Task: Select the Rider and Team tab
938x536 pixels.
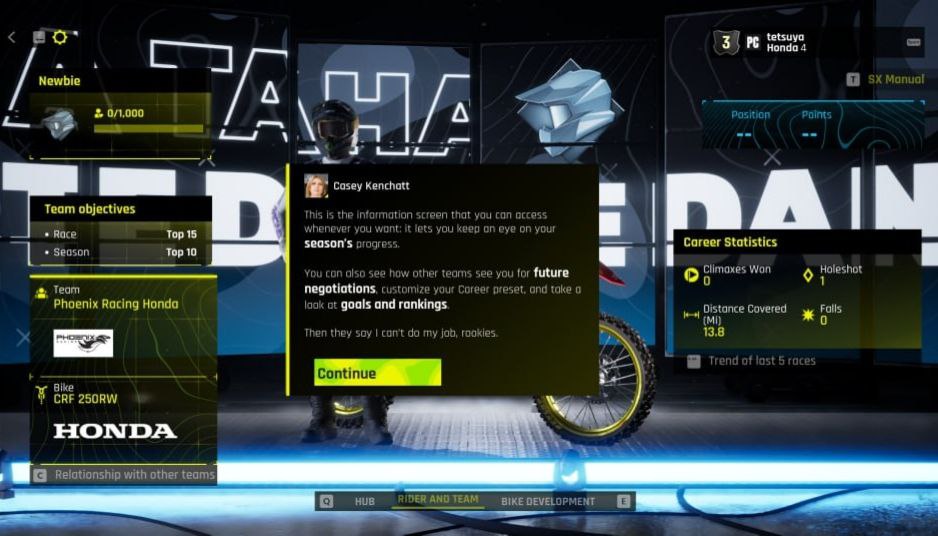Action: coord(438,500)
